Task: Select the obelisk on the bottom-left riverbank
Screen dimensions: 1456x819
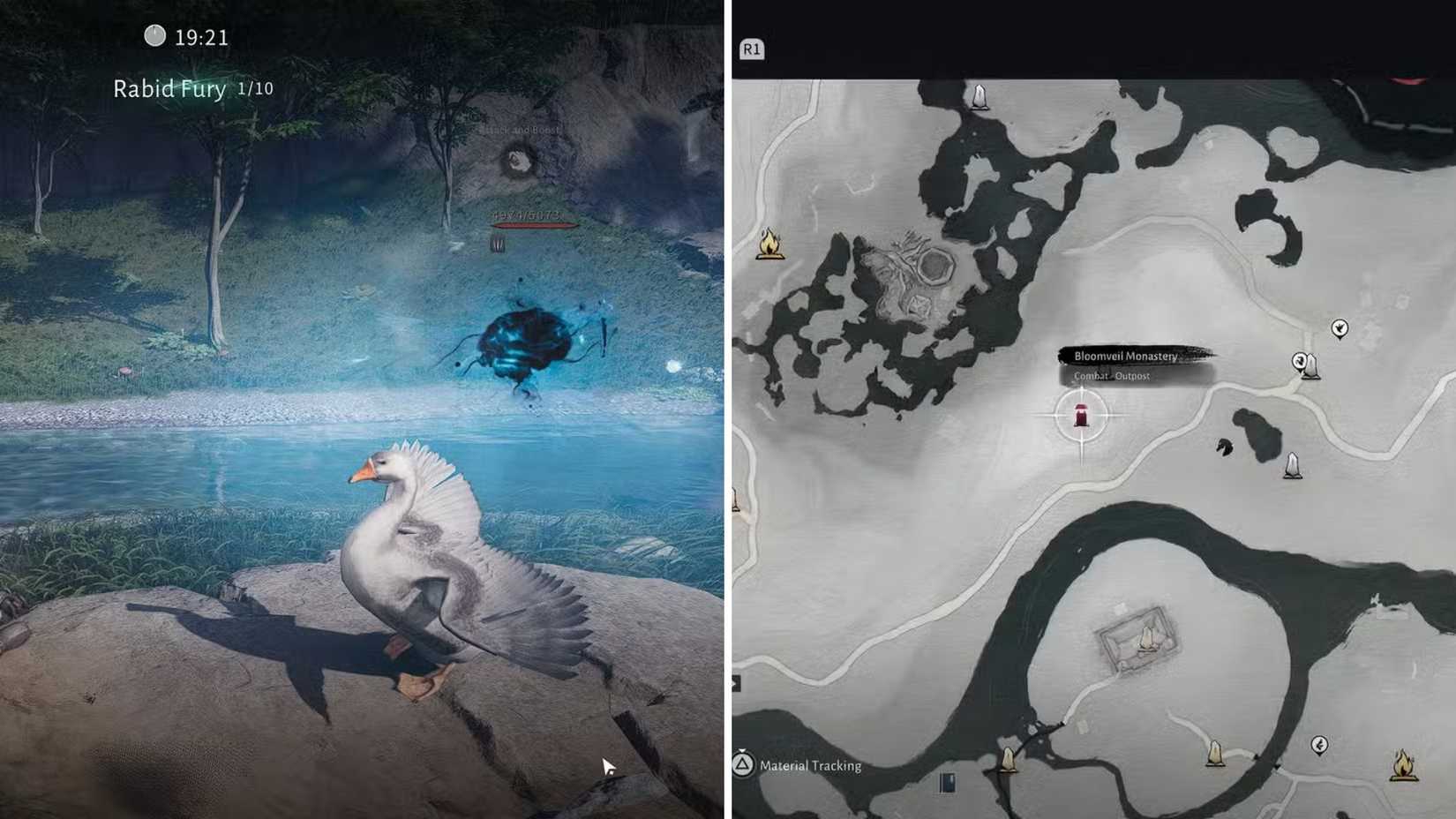Action: [x=1009, y=759]
